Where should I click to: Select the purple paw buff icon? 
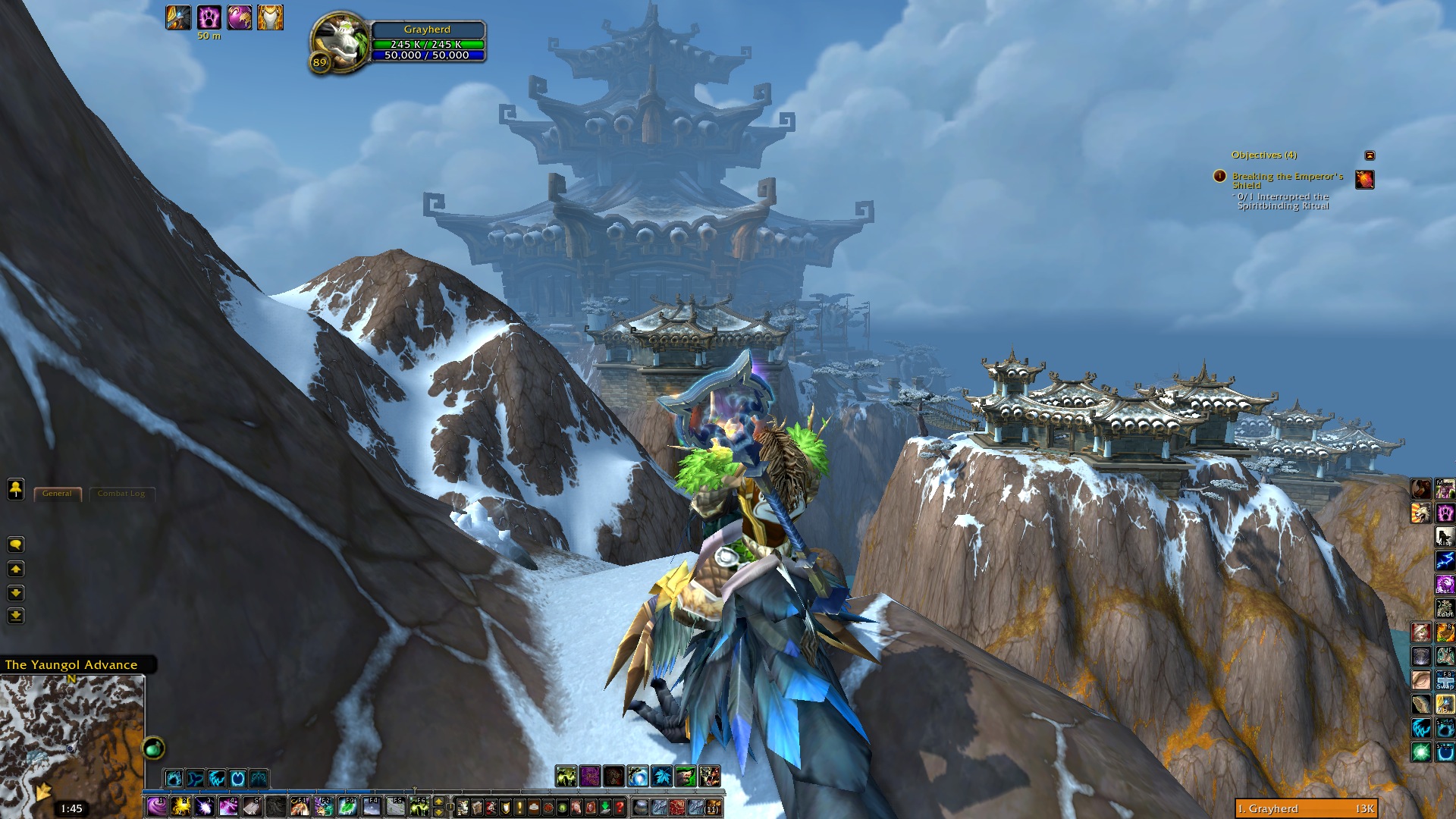coord(209,17)
